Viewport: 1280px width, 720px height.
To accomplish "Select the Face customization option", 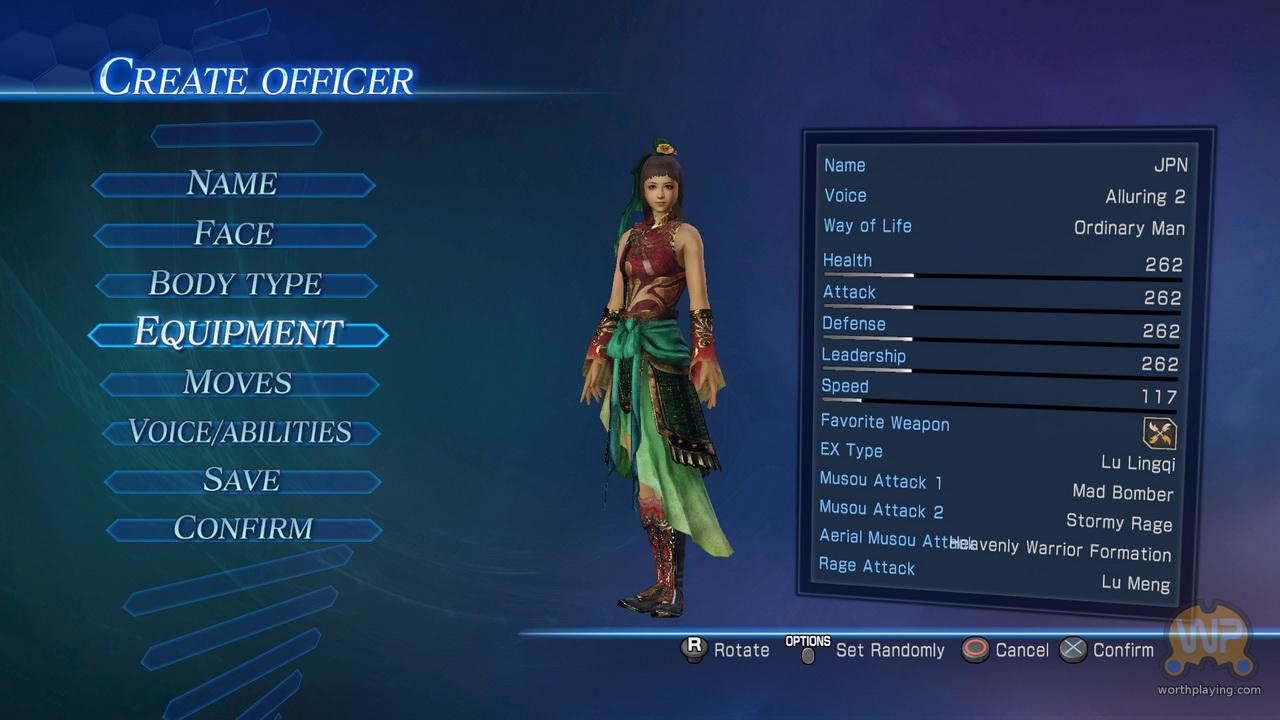I will pyautogui.click(x=234, y=234).
